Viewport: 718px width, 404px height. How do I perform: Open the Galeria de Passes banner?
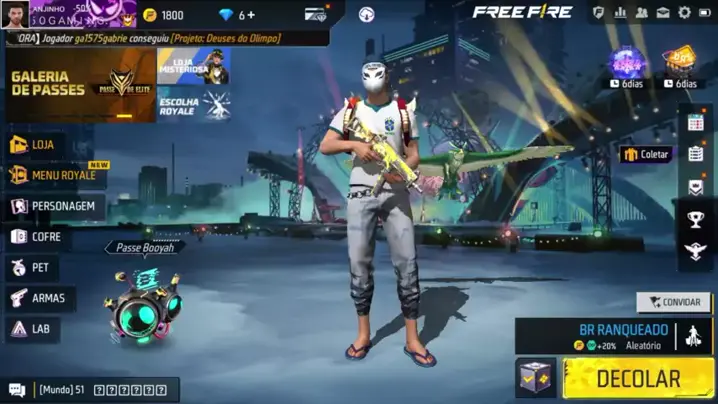[x=80, y=85]
